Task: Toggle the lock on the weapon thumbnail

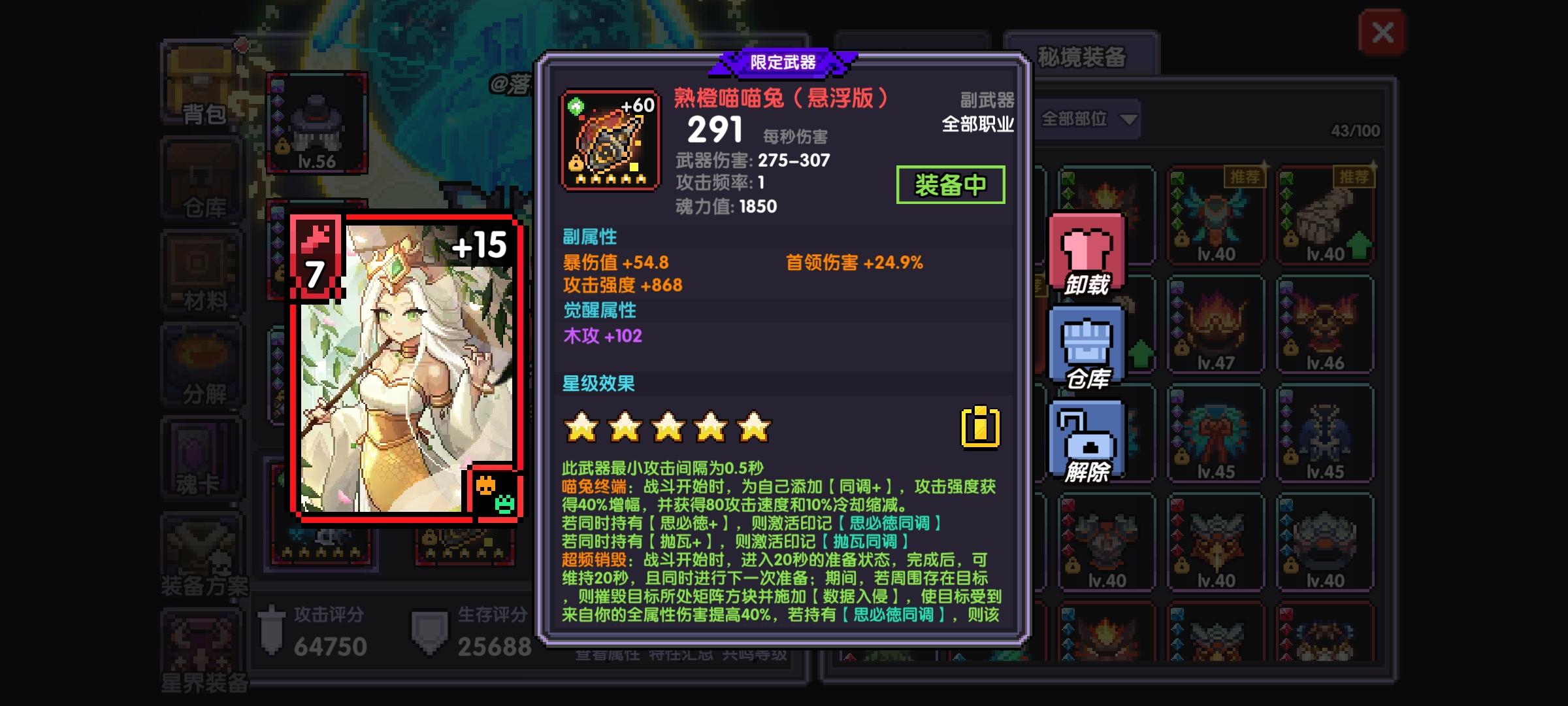Action: tap(575, 162)
